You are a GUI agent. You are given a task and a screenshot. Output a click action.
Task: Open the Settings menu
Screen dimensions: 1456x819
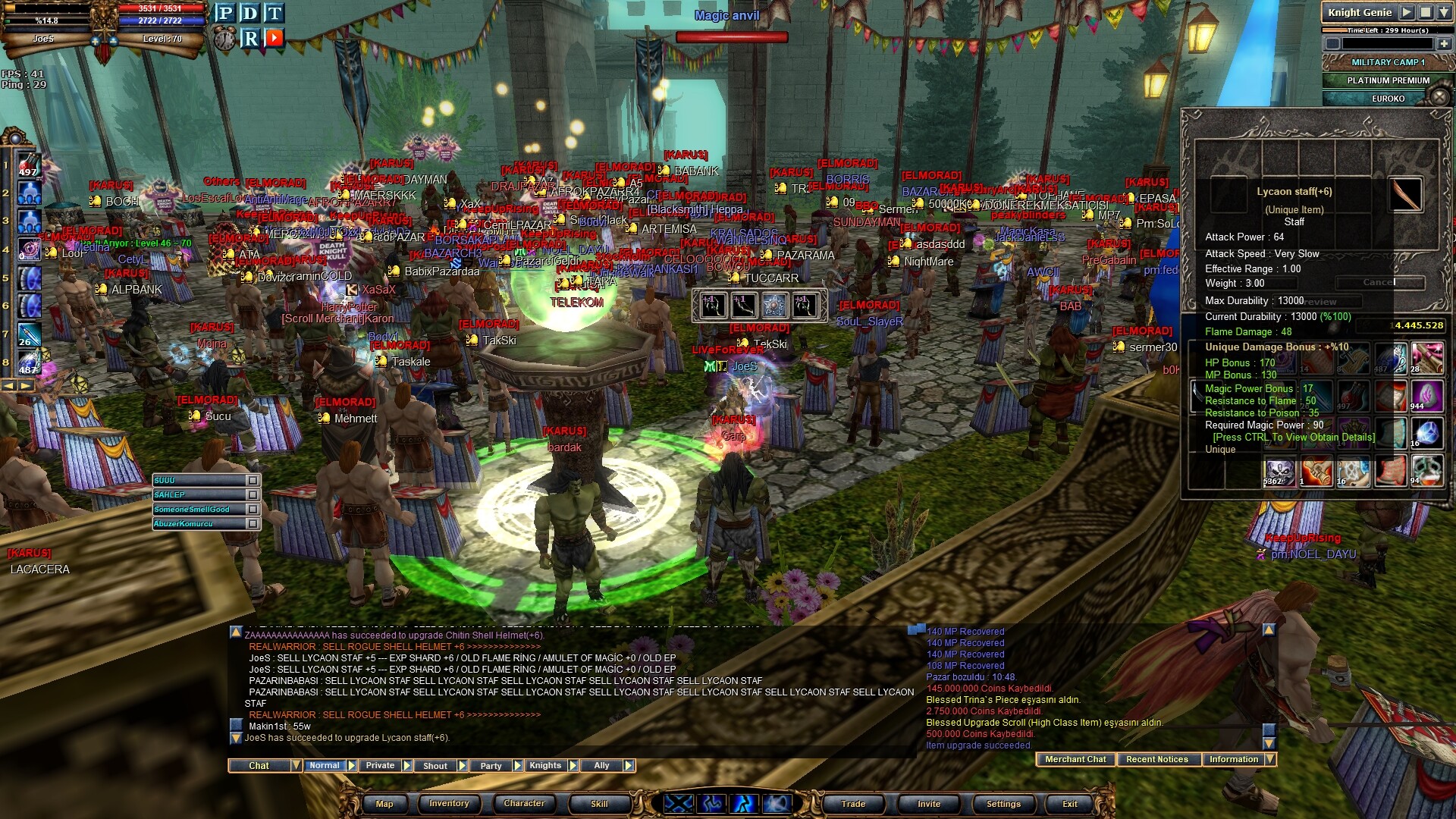tap(1003, 804)
